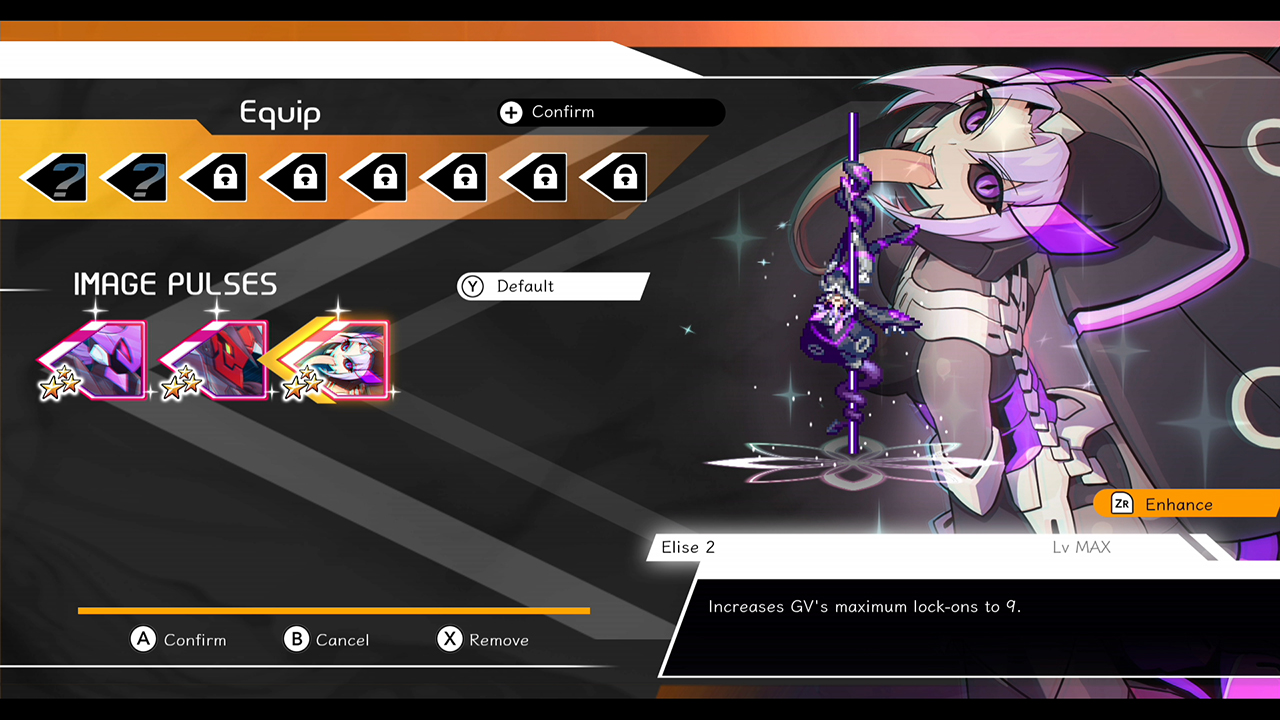
Task: Click the Cancel button
Action: [x=327, y=640]
